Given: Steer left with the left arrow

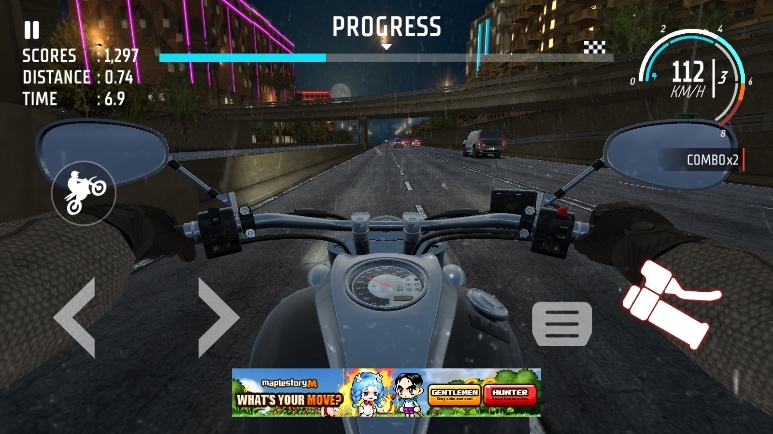Looking at the screenshot, I should tap(74, 318).
